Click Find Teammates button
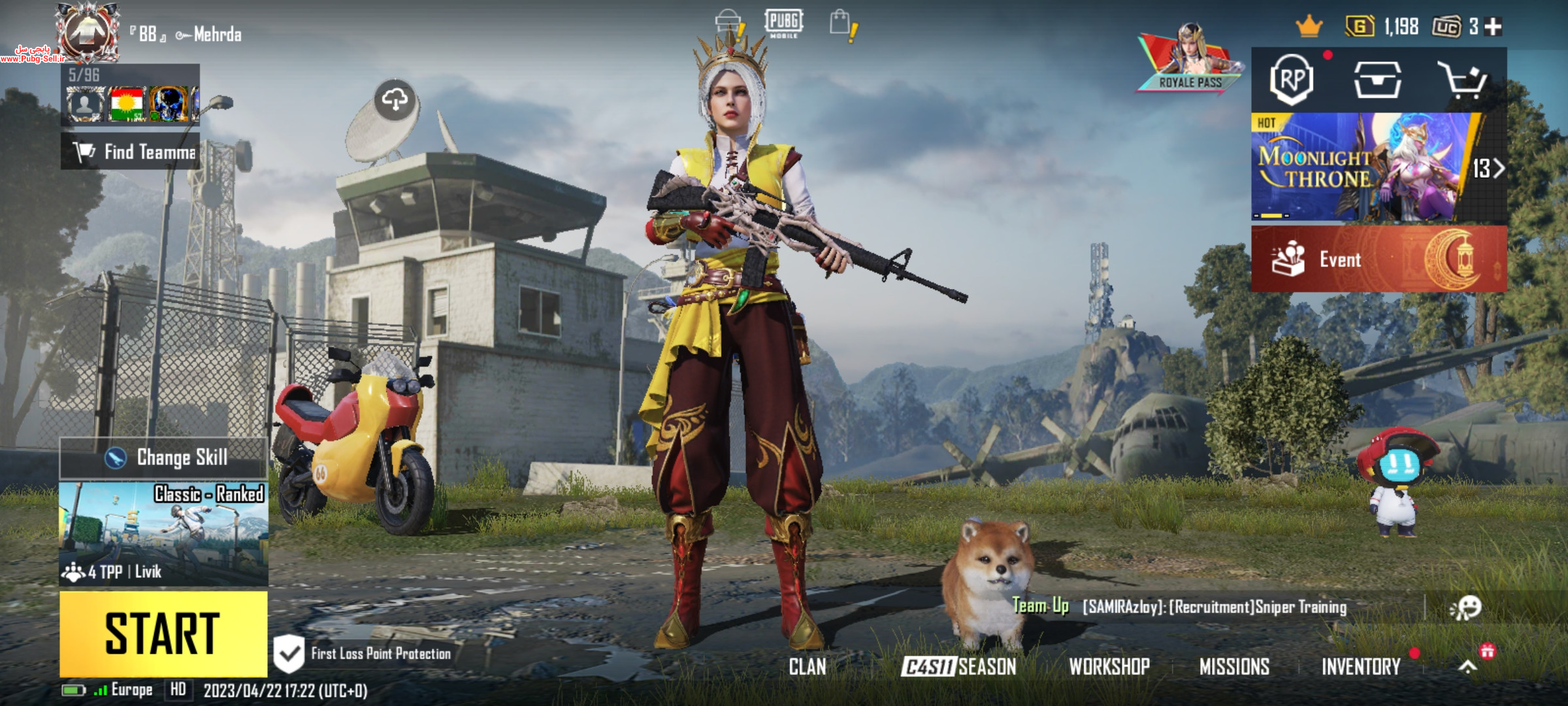The image size is (1568, 706). (x=131, y=152)
